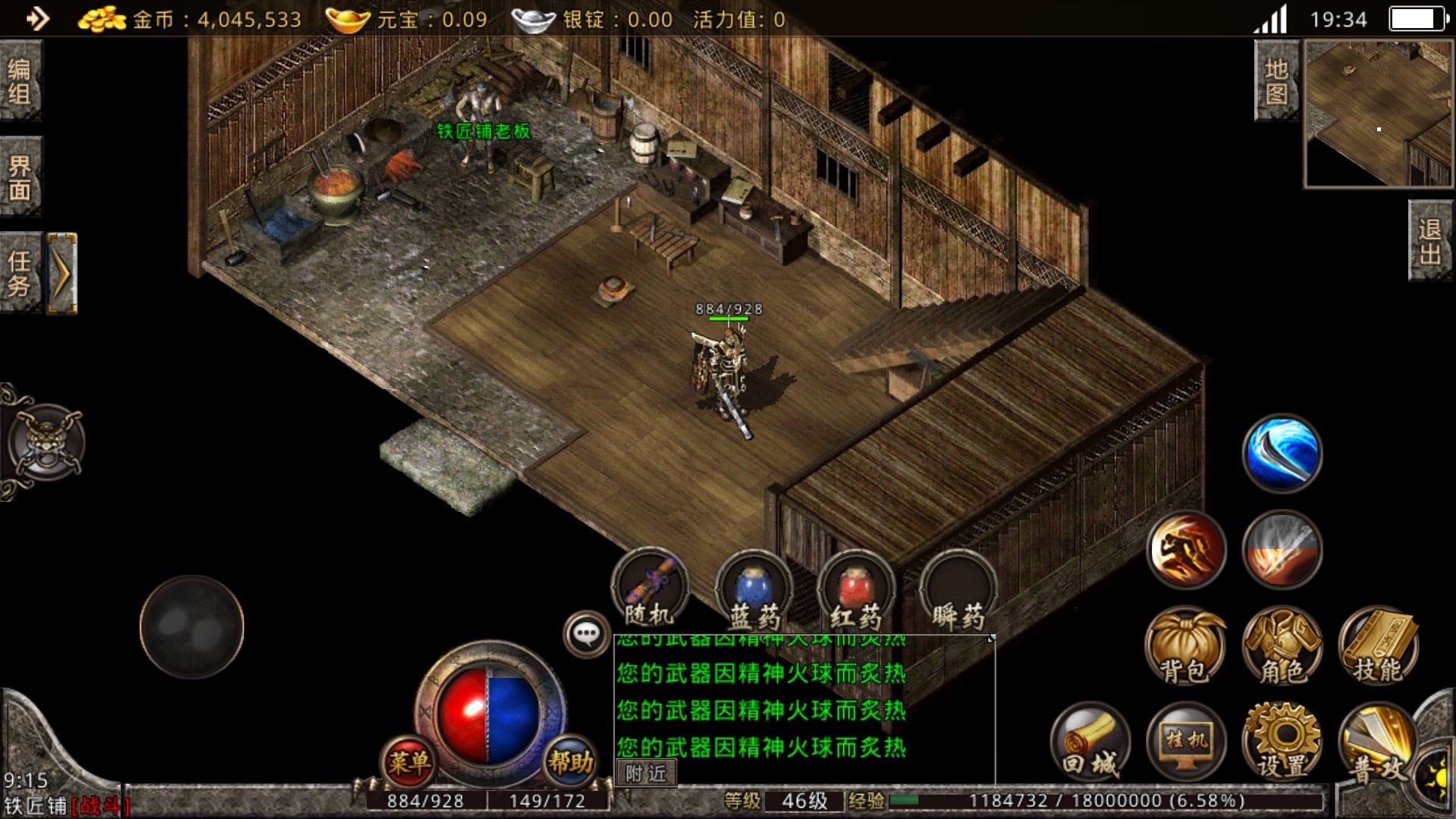Open the 菜单 menu button
The width and height of the screenshot is (1456, 819).
click(409, 762)
